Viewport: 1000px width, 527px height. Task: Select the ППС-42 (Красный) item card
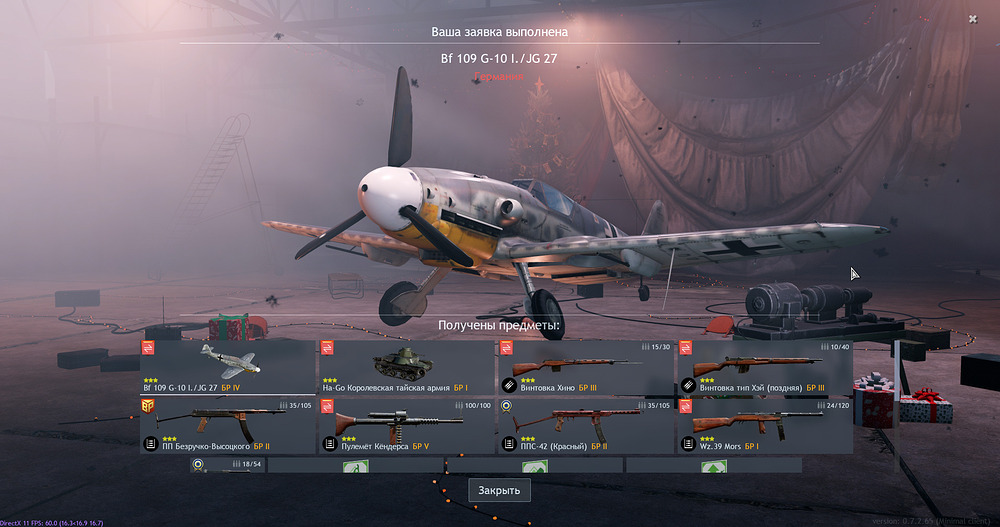[585, 425]
